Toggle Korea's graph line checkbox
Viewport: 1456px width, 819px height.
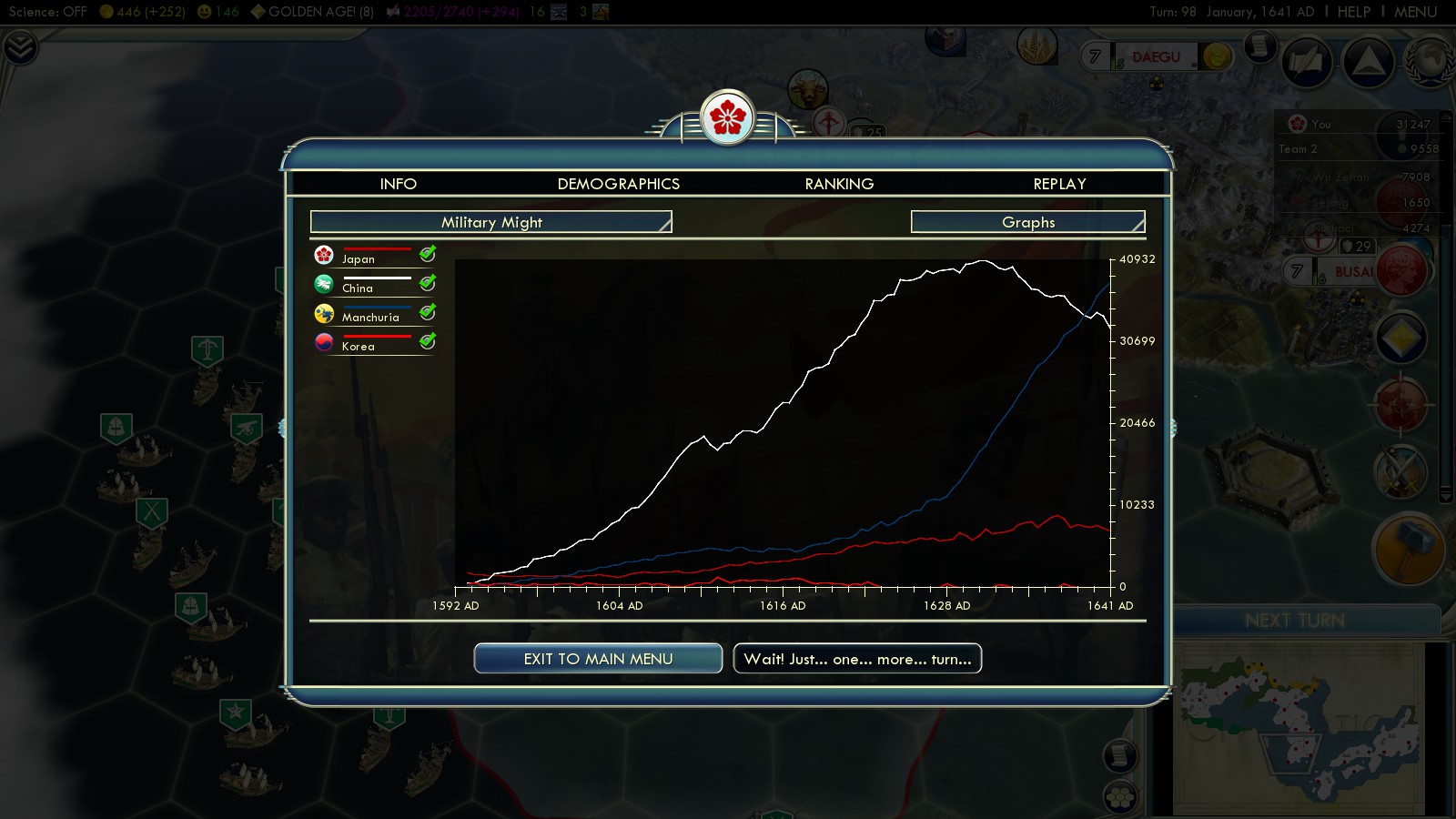[x=428, y=341]
